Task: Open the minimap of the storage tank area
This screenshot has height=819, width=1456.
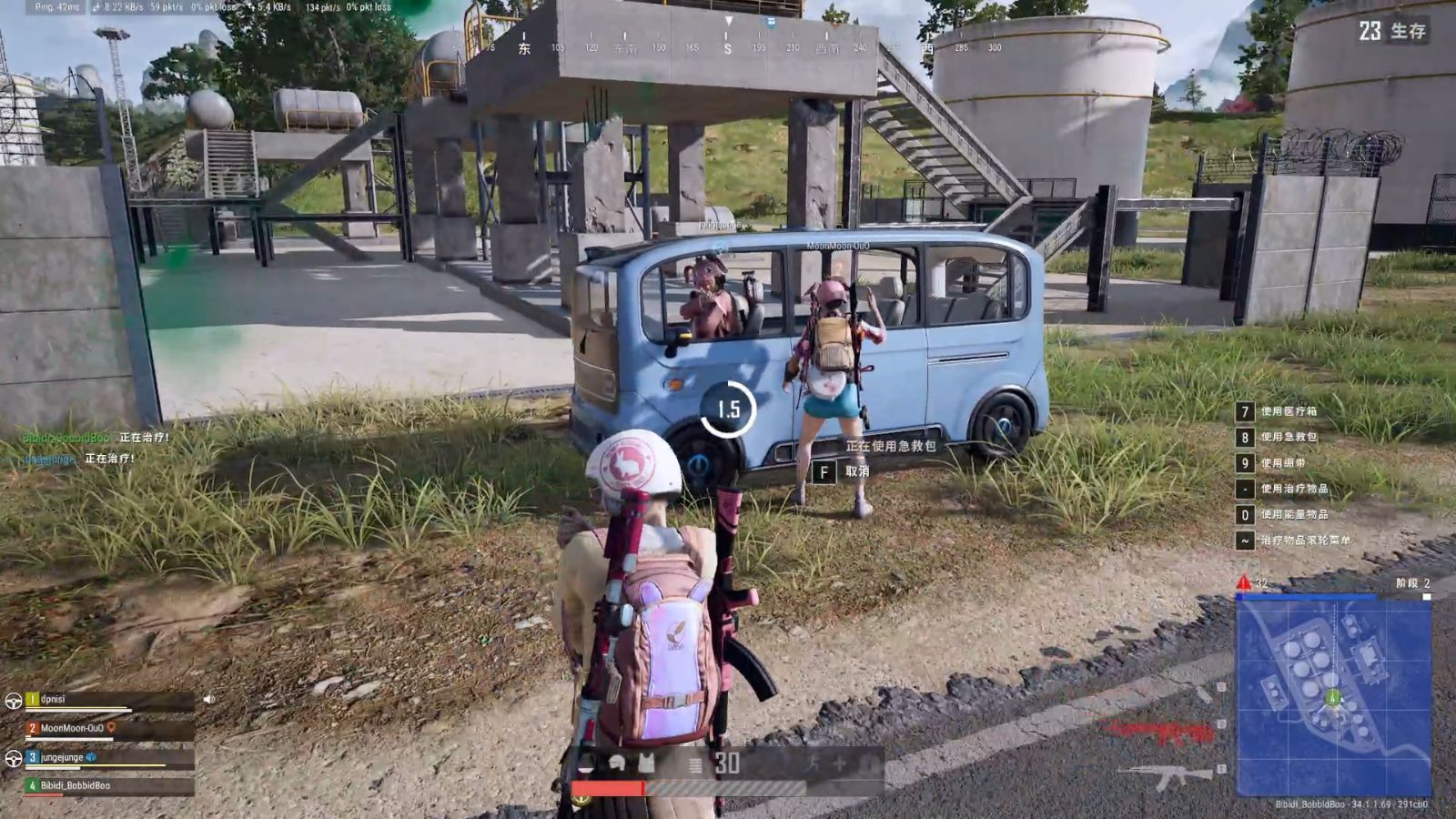Action: [x=1333, y=696]
